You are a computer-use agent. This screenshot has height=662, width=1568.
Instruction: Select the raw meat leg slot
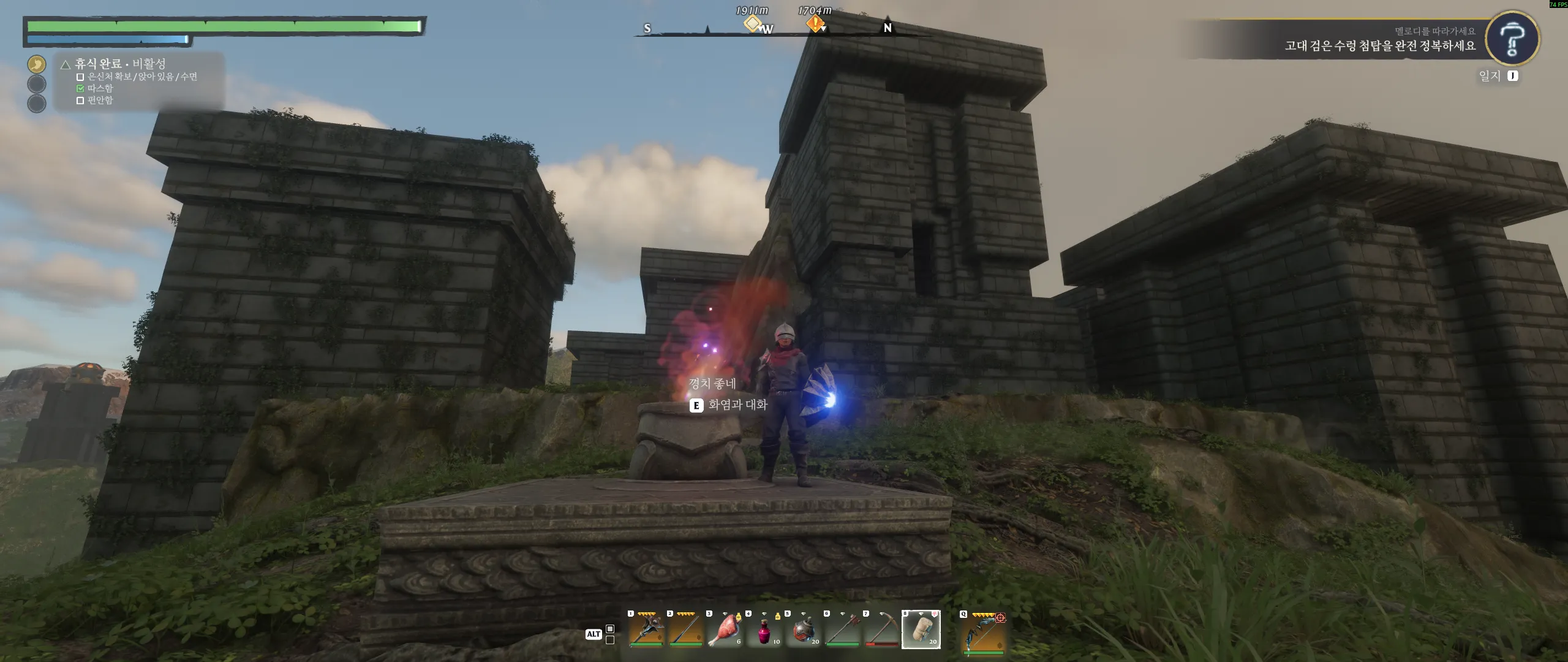[x=725, y=630]
